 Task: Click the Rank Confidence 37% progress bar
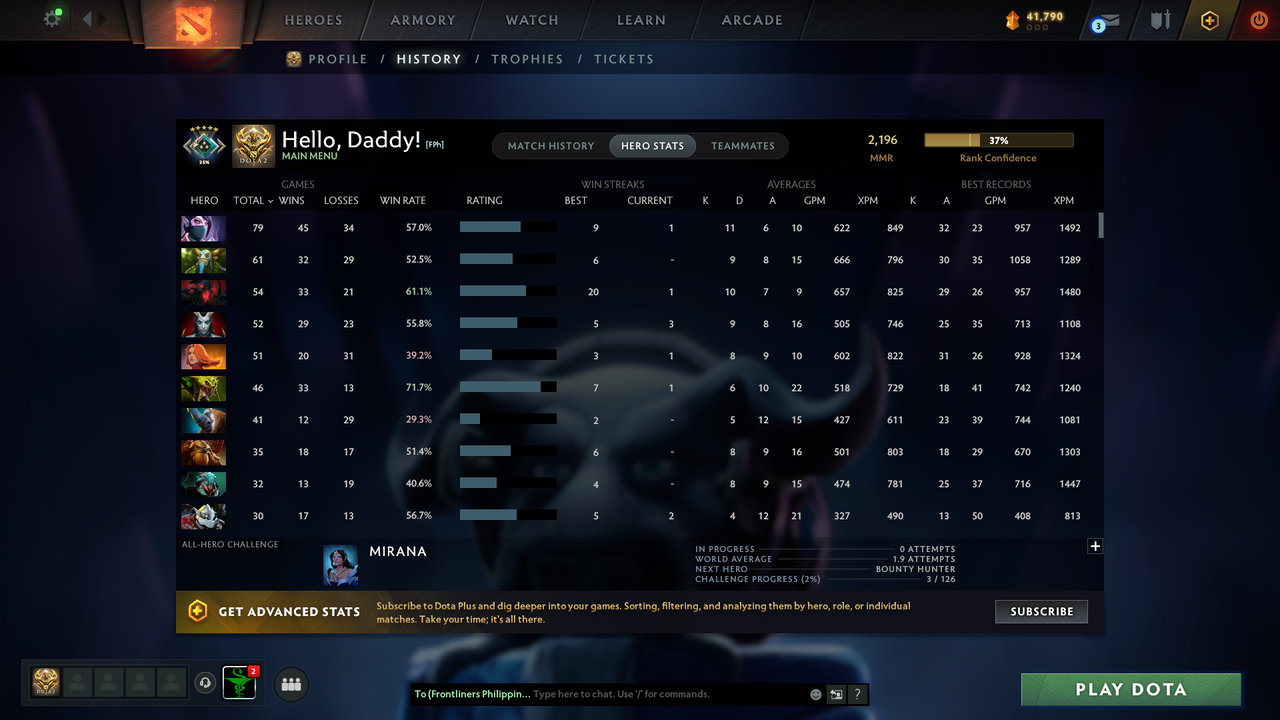coord(999,140)
